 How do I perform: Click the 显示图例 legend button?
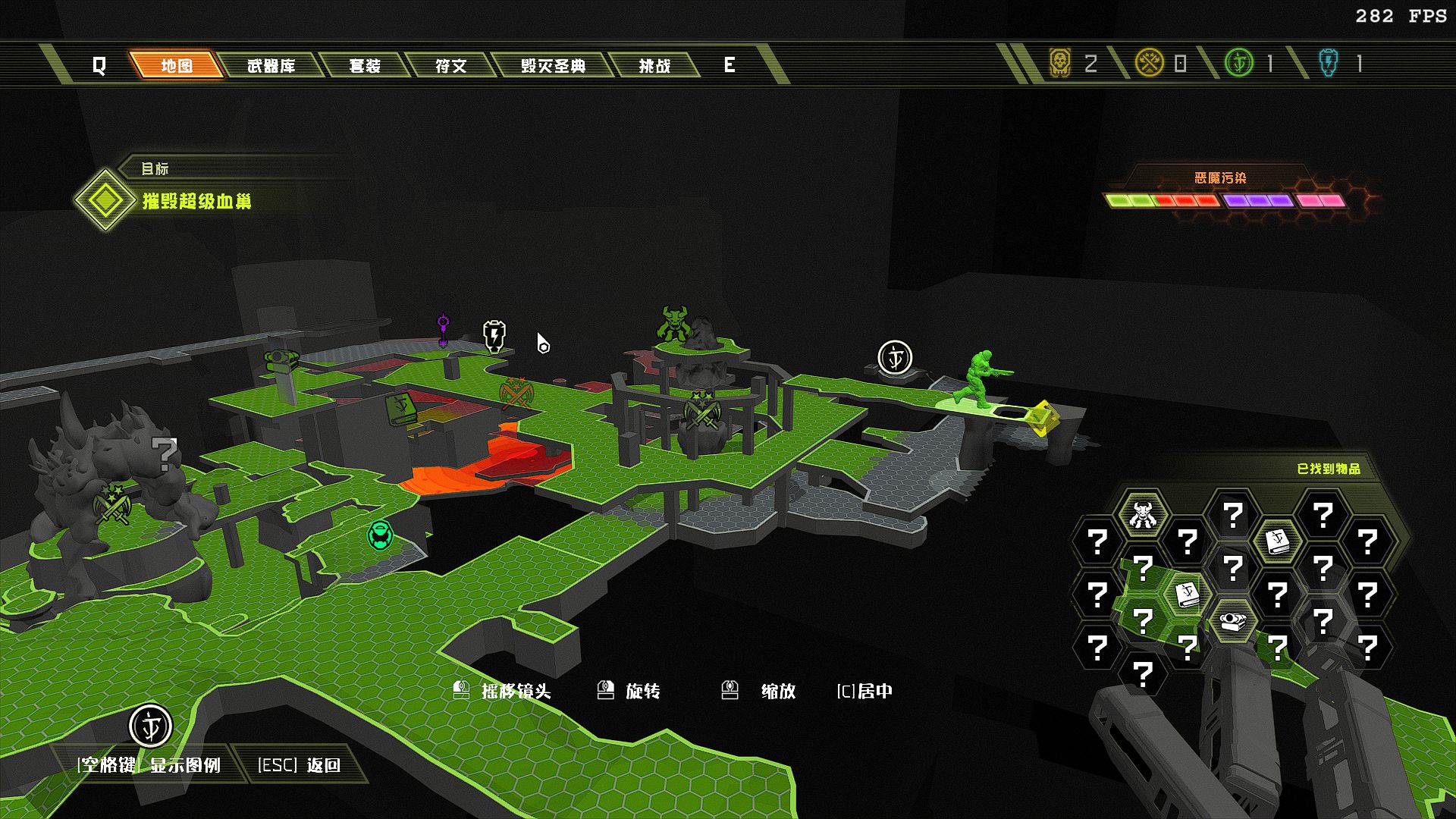coord(149,764)
